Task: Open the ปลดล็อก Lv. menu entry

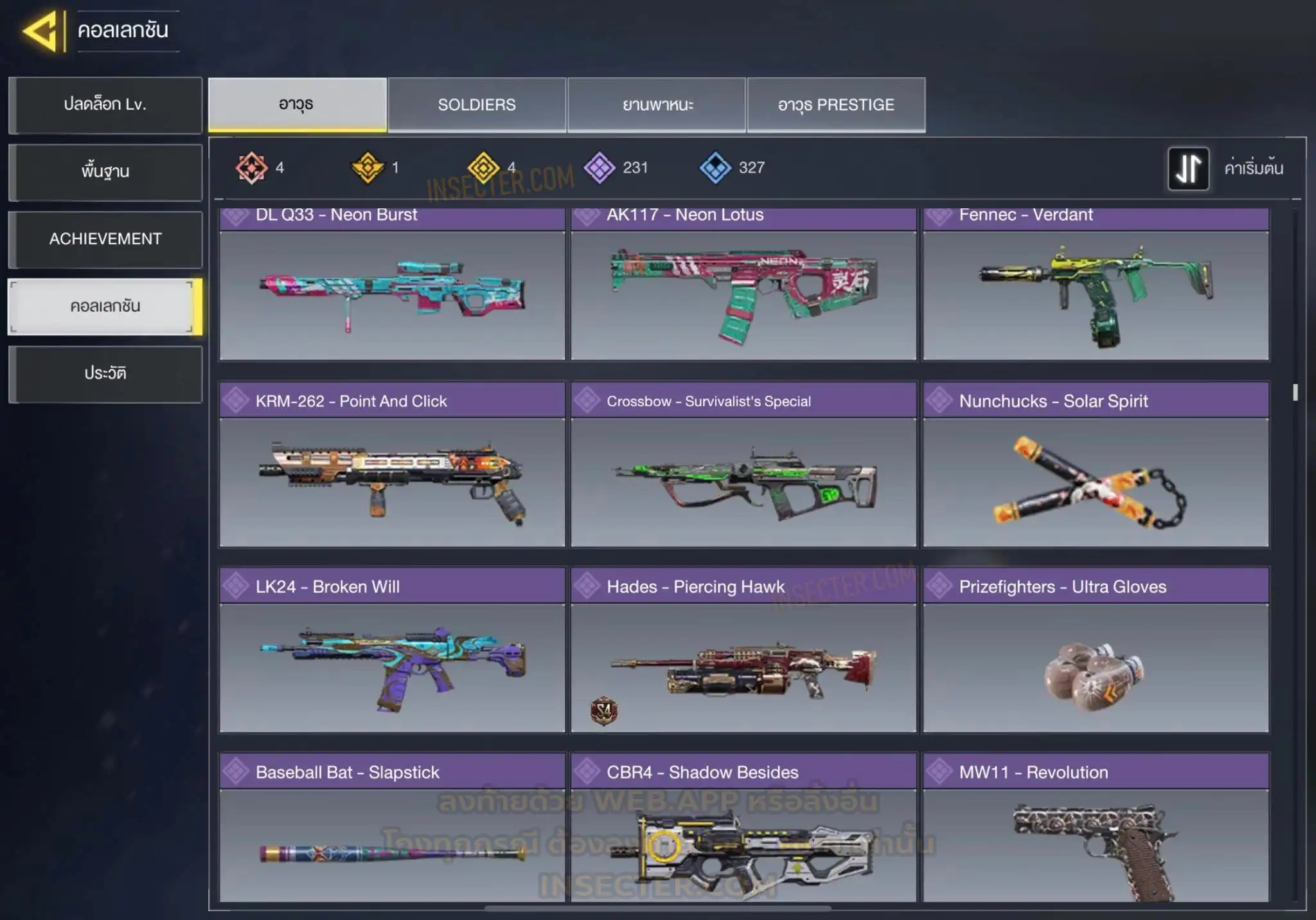Action: [105, 105]
